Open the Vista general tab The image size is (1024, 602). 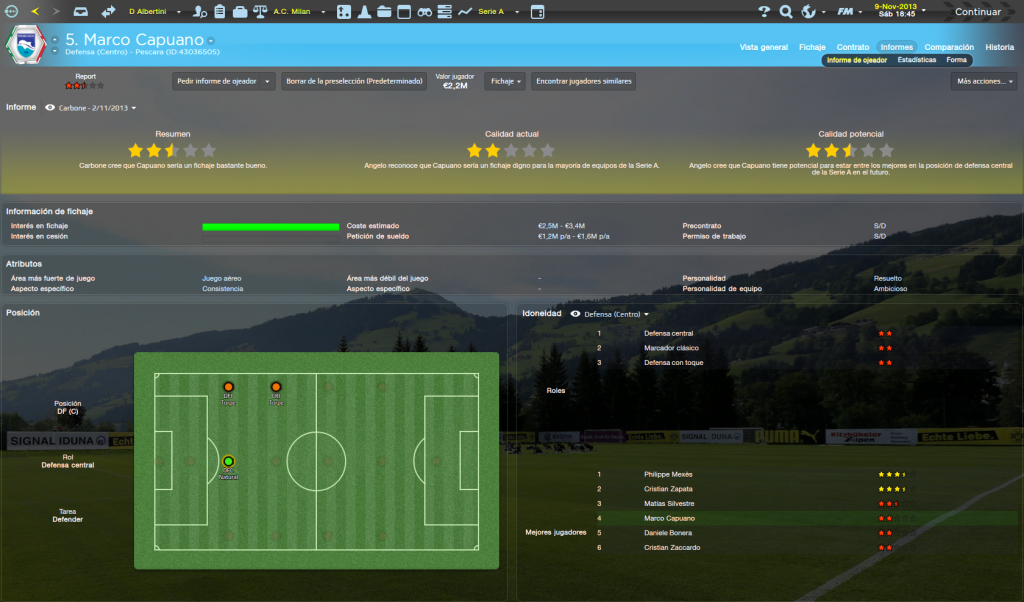[763, 47]
